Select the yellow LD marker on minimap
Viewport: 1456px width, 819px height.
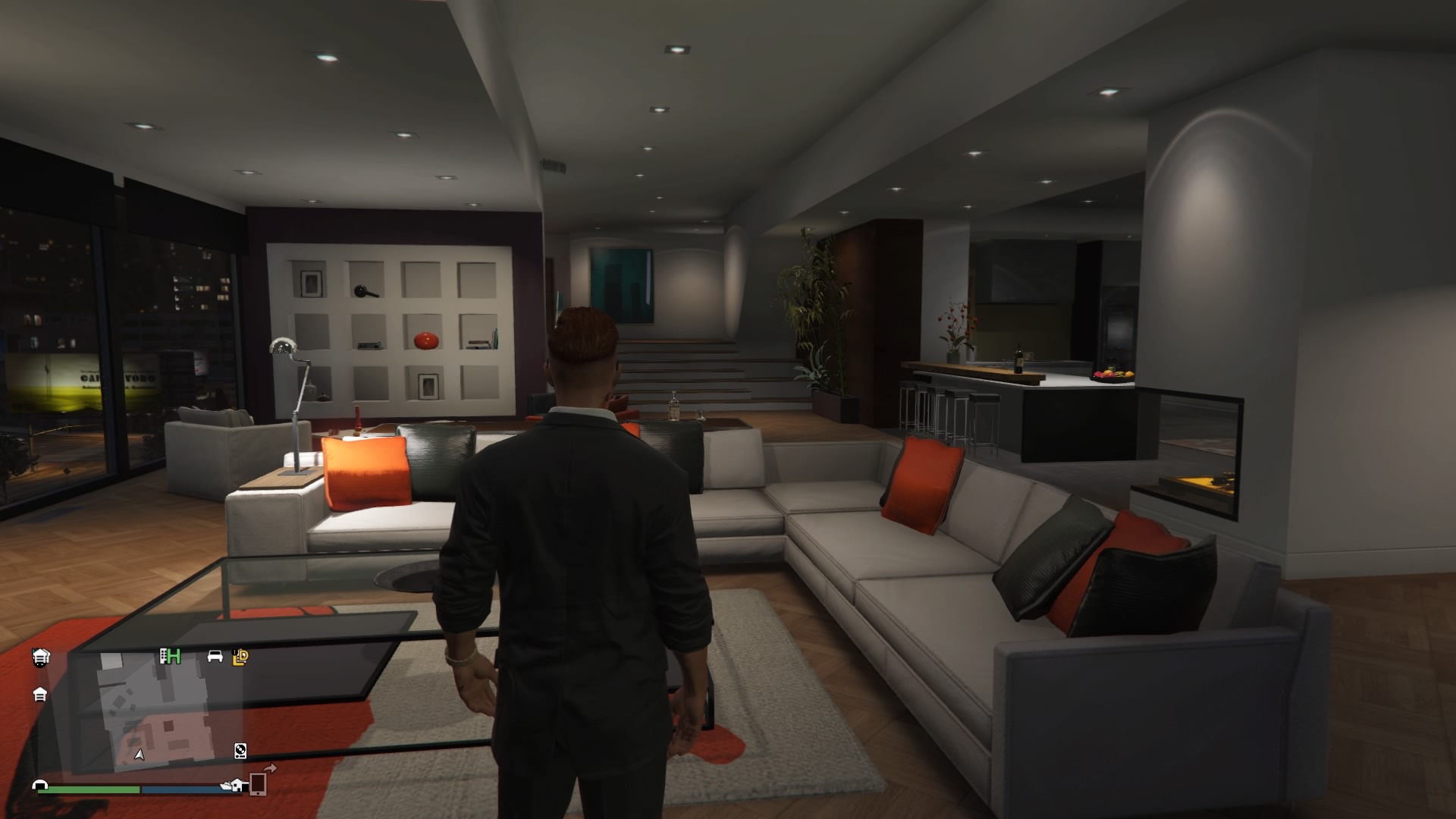click(241, 657)
